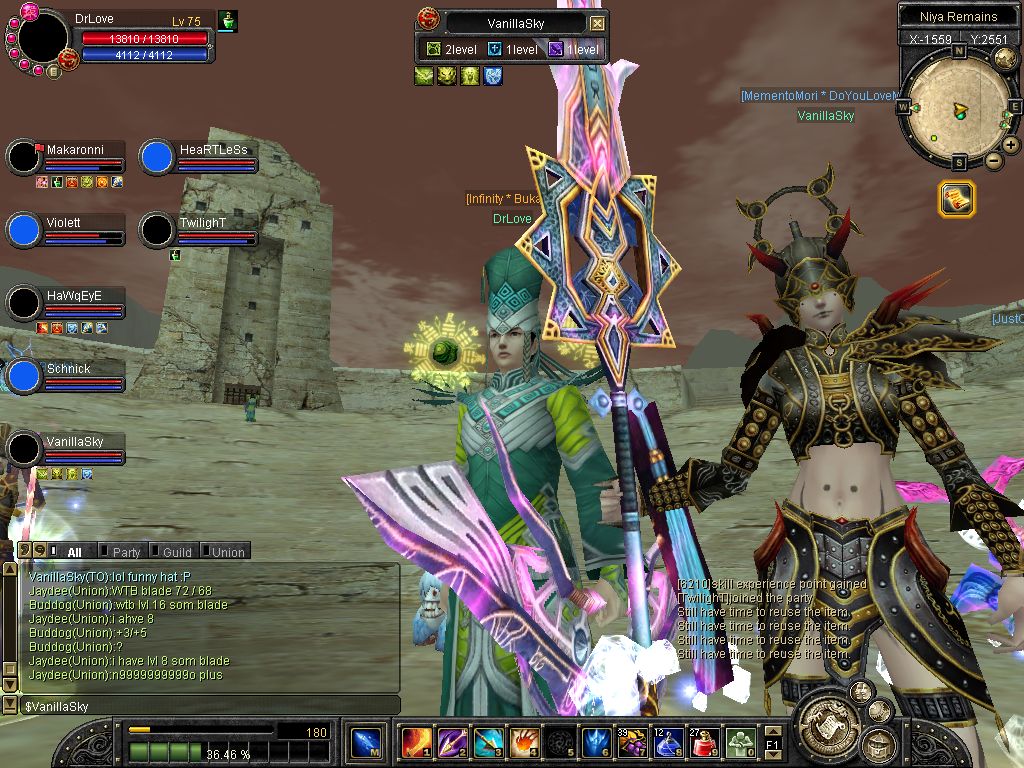Switch chat to the Party tab

point(126,552)
